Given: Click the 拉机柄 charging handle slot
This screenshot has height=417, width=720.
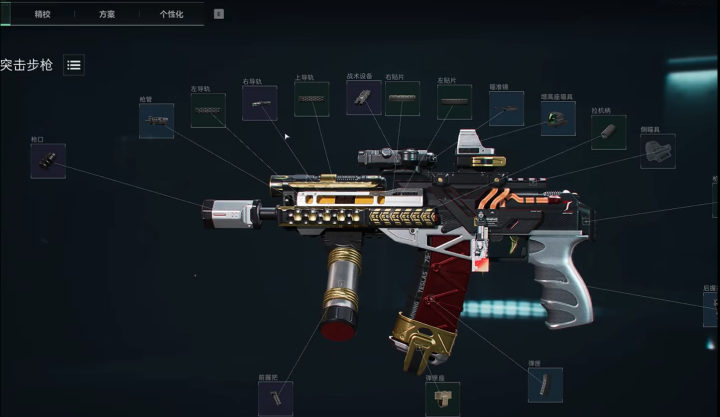Looking at the screenshot, I should [608, 132].
